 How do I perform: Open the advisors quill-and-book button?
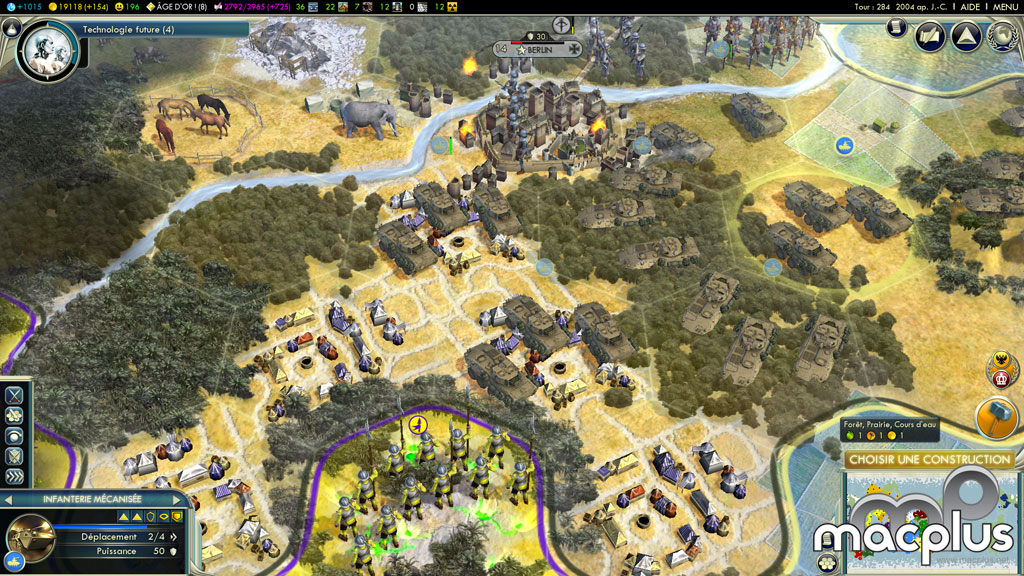(930, 38)
